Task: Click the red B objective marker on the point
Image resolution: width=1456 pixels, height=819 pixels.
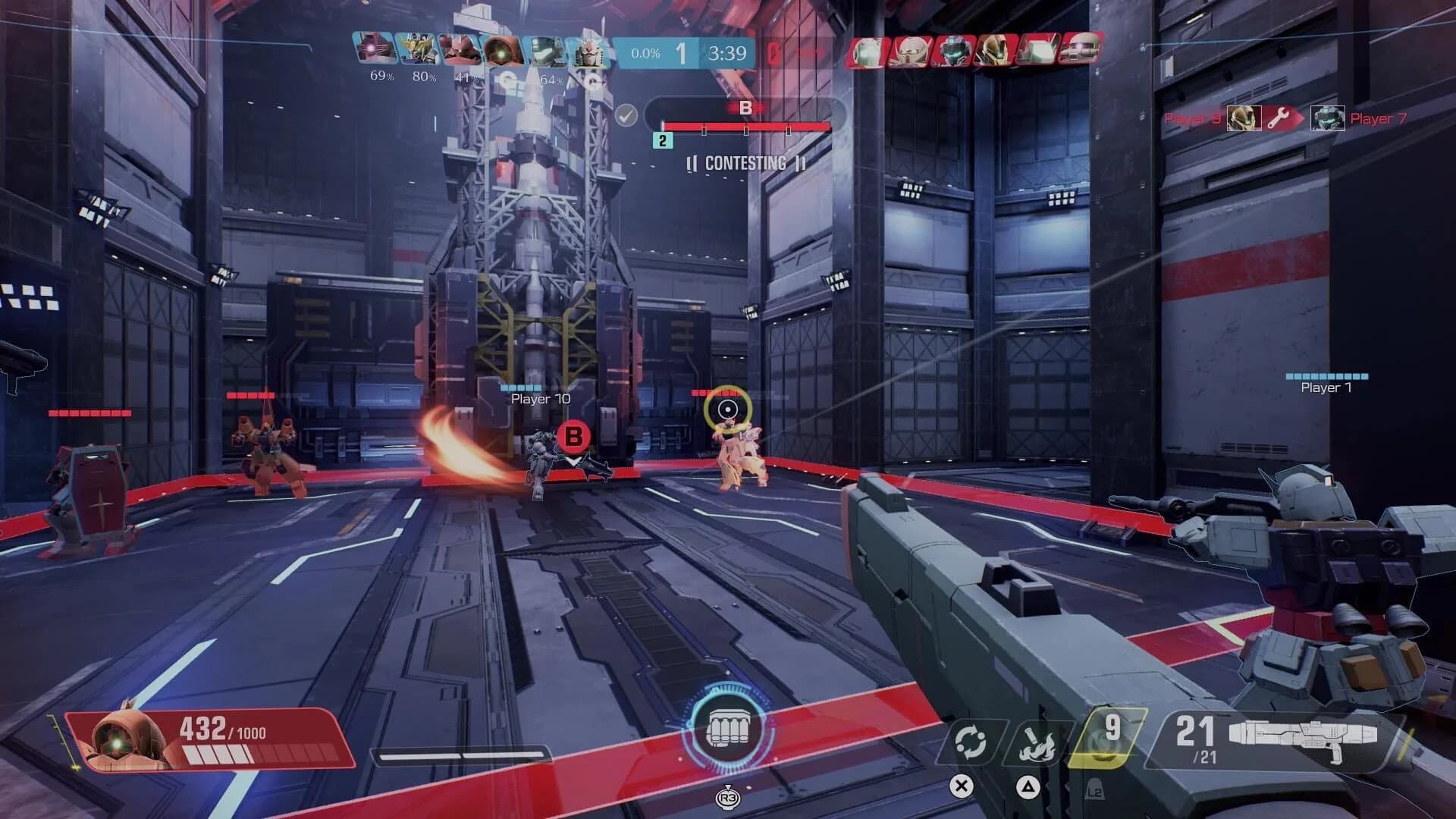Action: 574,438
